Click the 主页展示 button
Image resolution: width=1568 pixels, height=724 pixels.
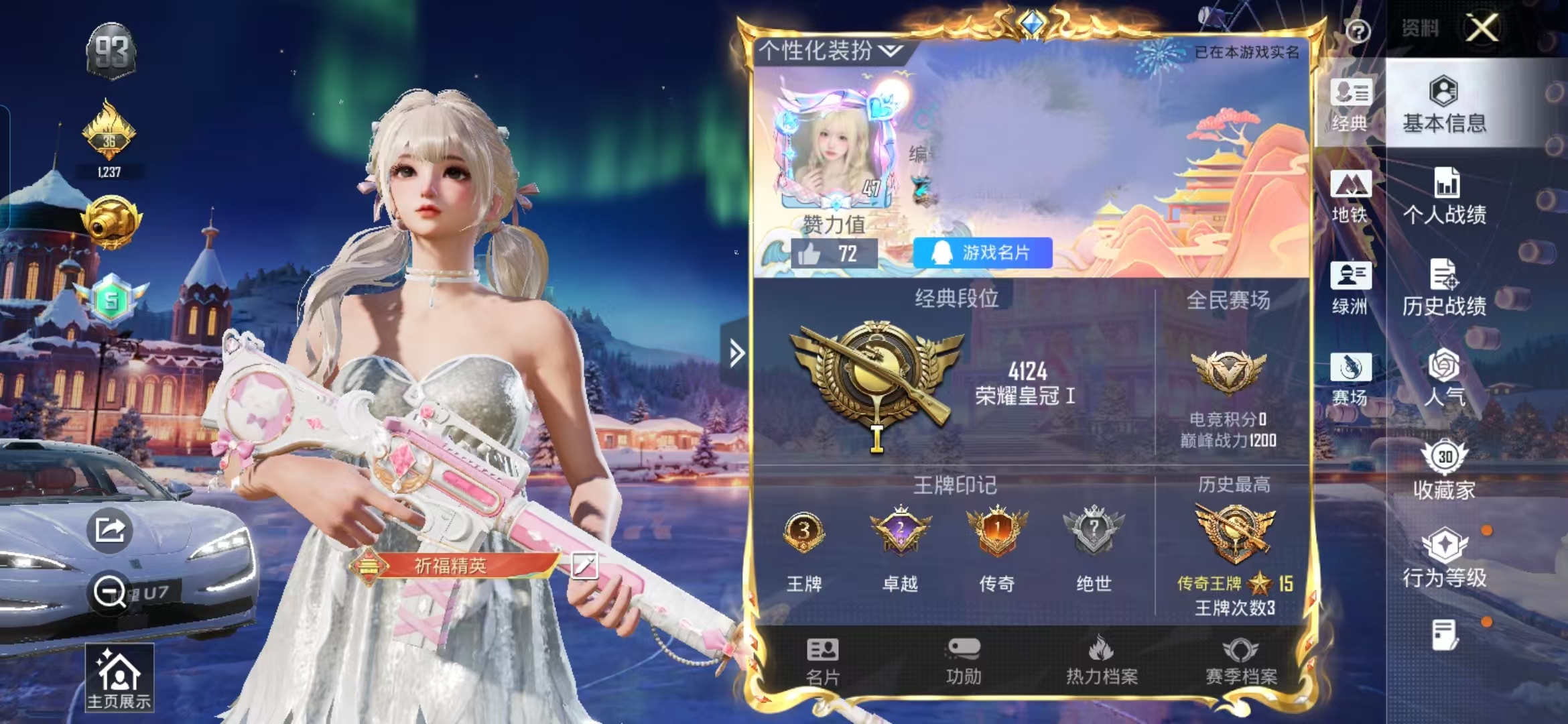(x=119, y=678)
